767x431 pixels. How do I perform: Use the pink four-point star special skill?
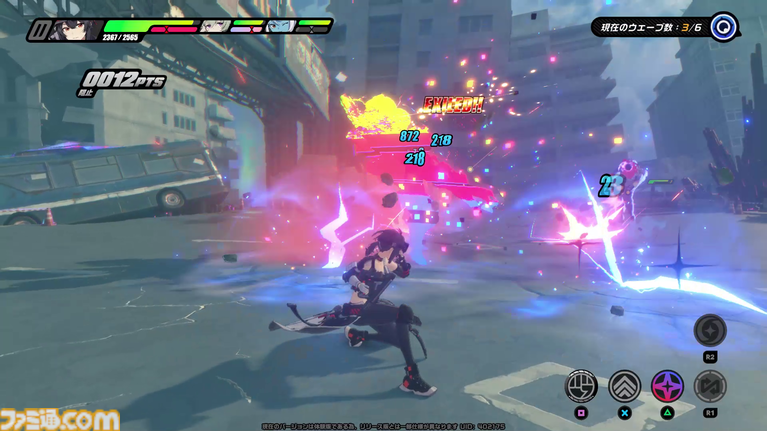tap(668, 385)
